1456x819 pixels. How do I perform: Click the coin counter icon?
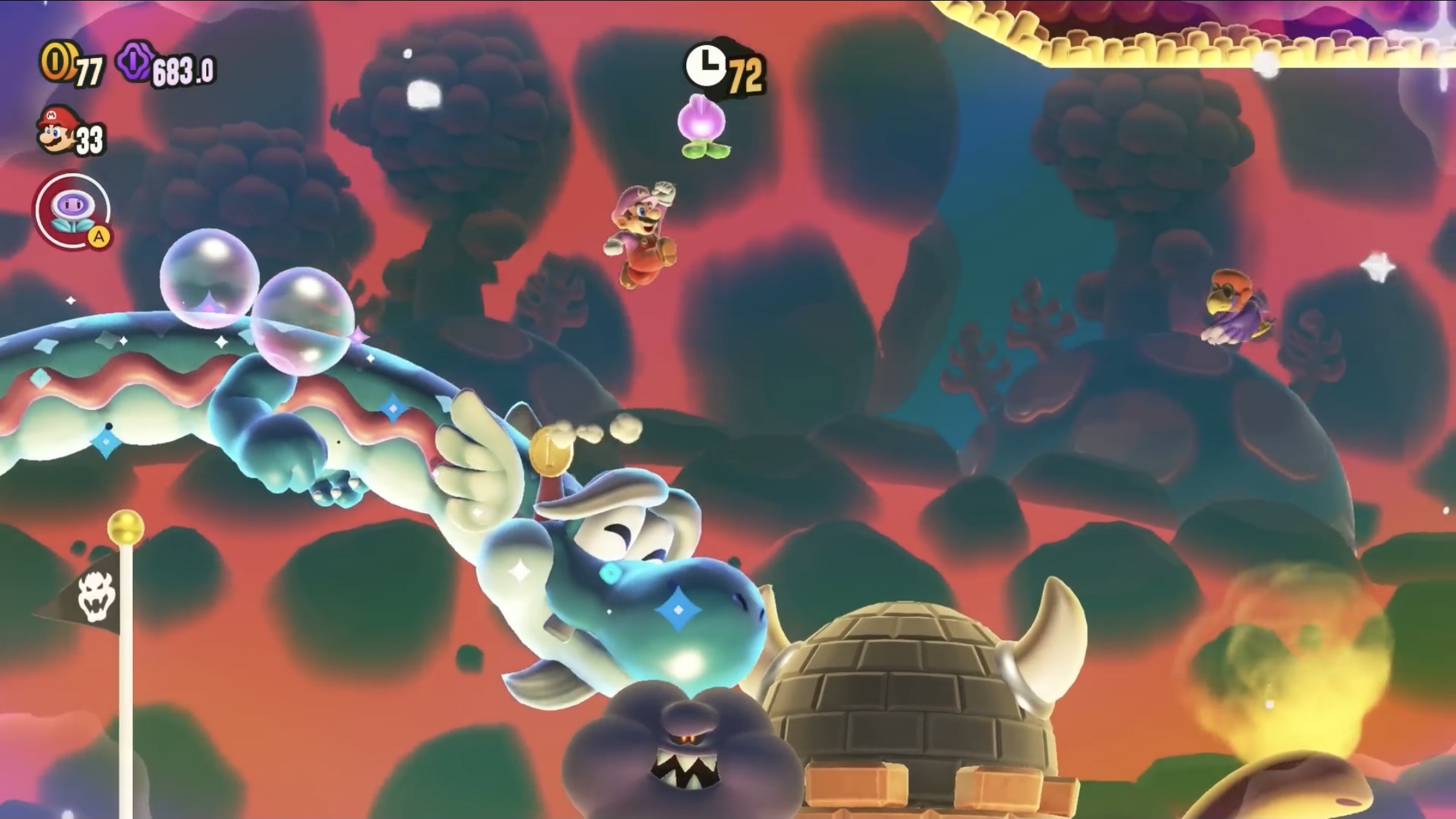coord(59,62)
